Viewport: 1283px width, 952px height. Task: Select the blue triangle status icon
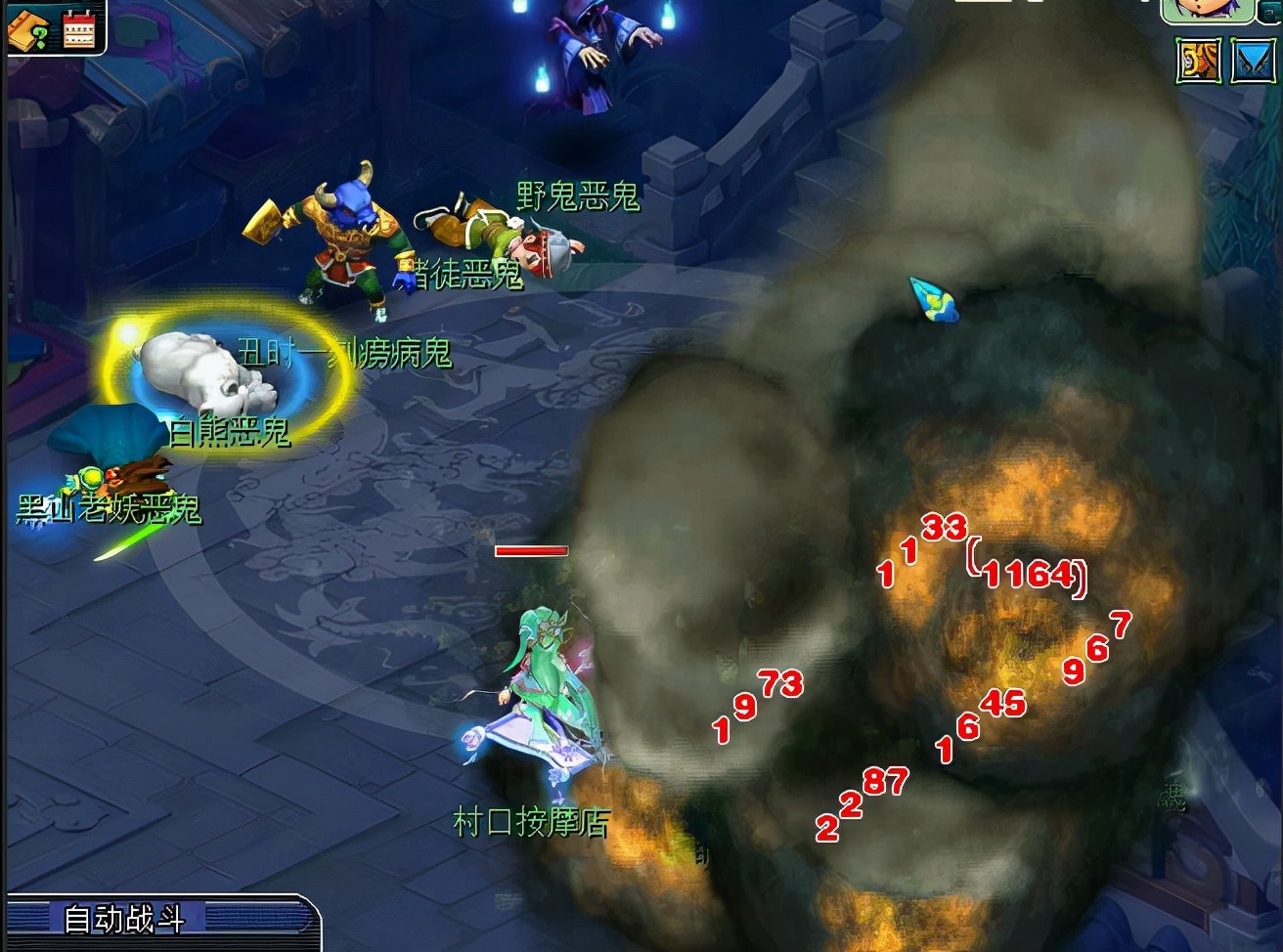(1252, 61)
